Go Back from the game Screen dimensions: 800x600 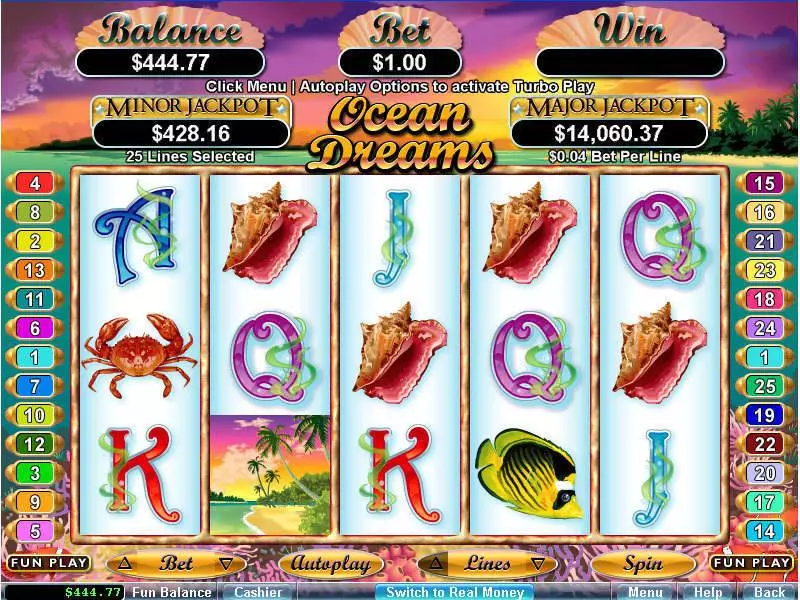coord(769,592)
